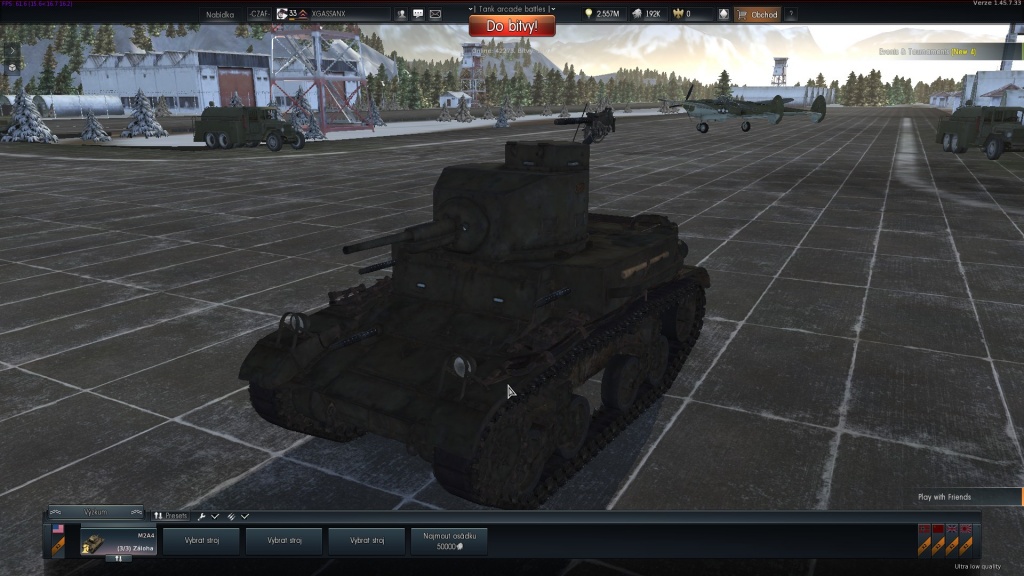Open the Obchod shop
Screen dimensions: 1024x576
(757, 15)
